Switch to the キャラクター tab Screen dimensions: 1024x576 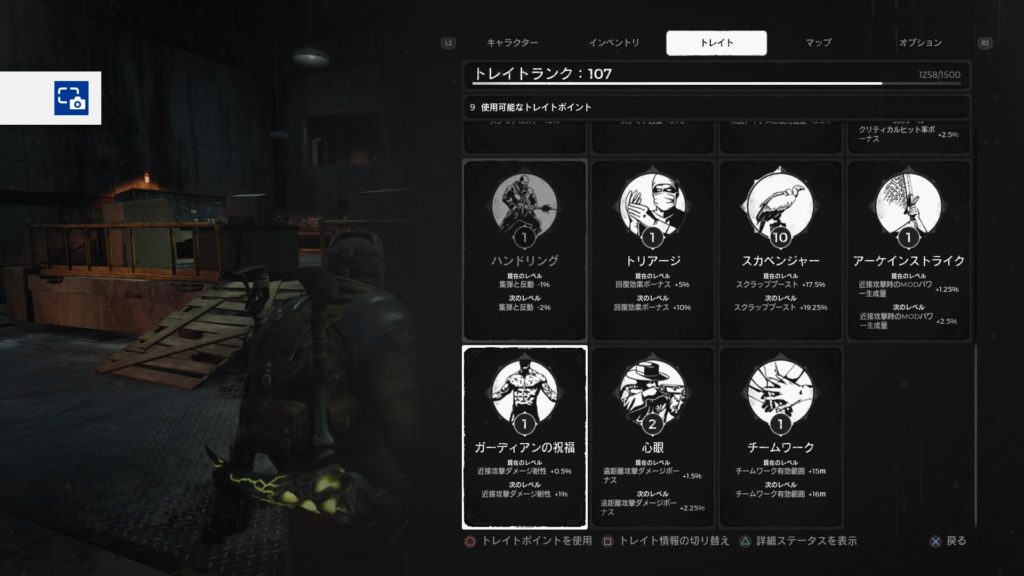click(512, 43)
